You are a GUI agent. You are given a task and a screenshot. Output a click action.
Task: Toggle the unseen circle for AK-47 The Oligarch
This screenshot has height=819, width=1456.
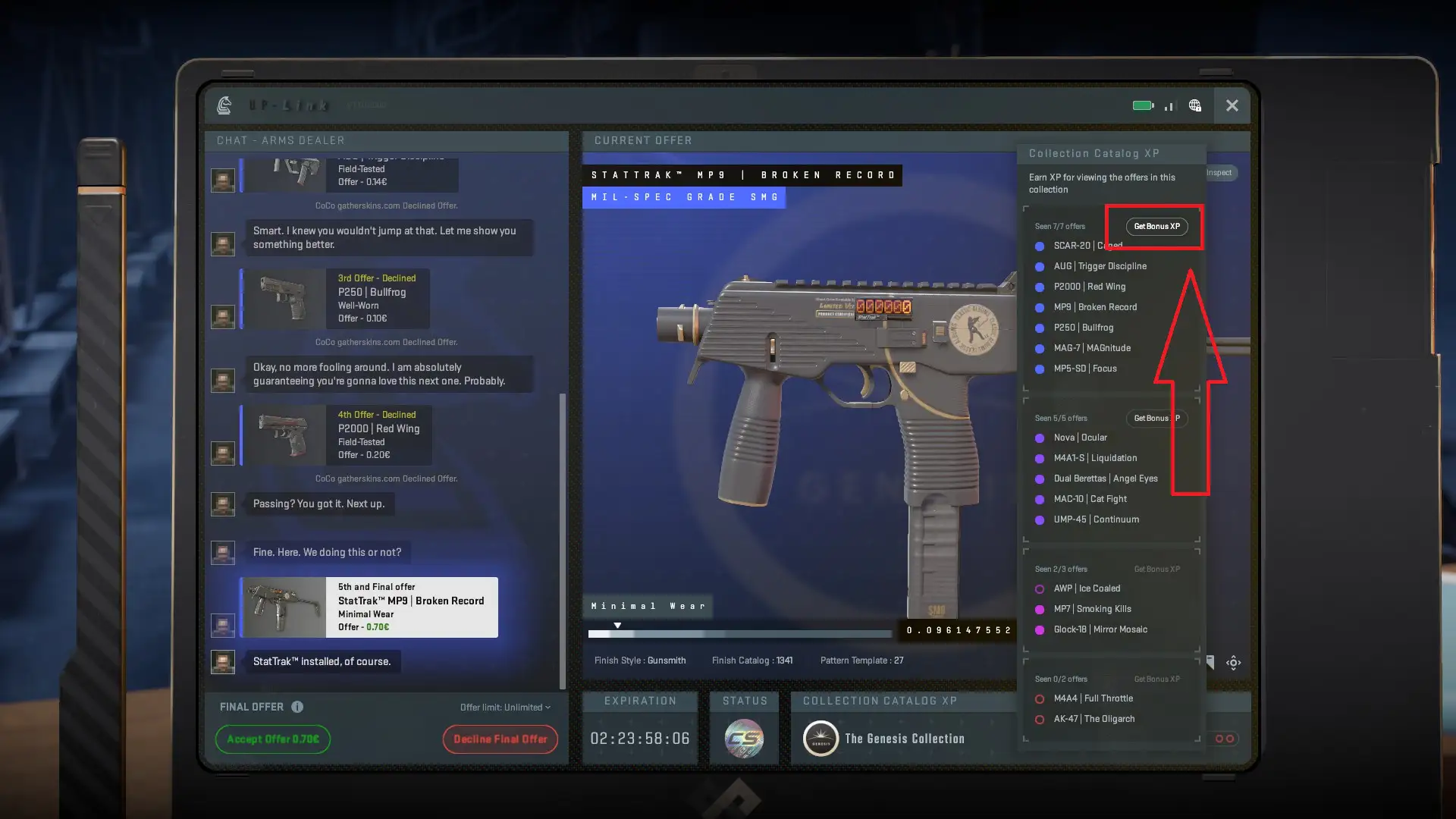click(x=1040, y=719)
